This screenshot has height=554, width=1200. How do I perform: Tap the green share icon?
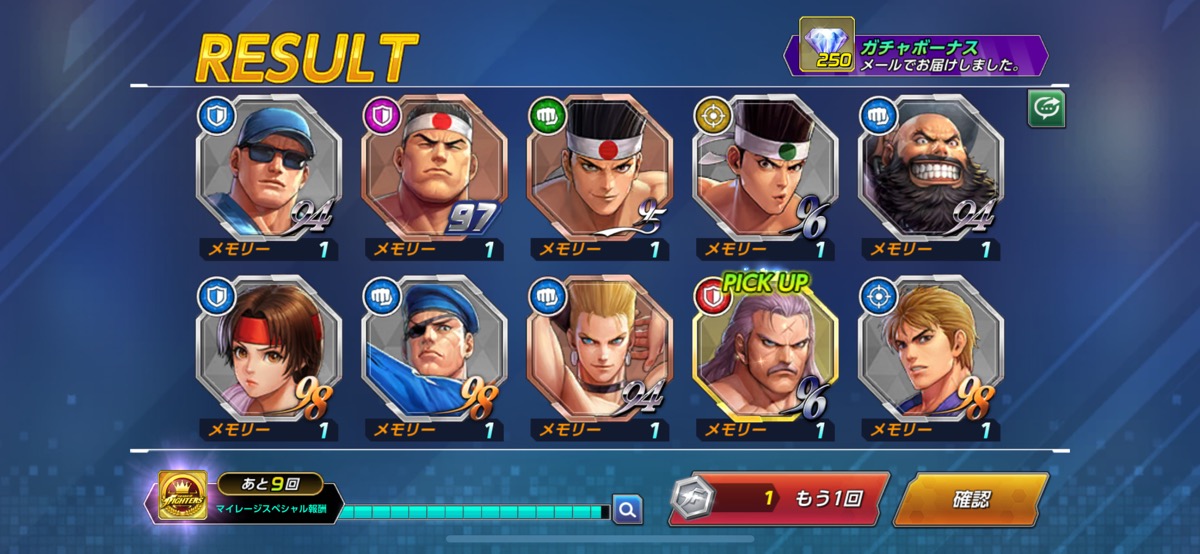(1046, 110)
